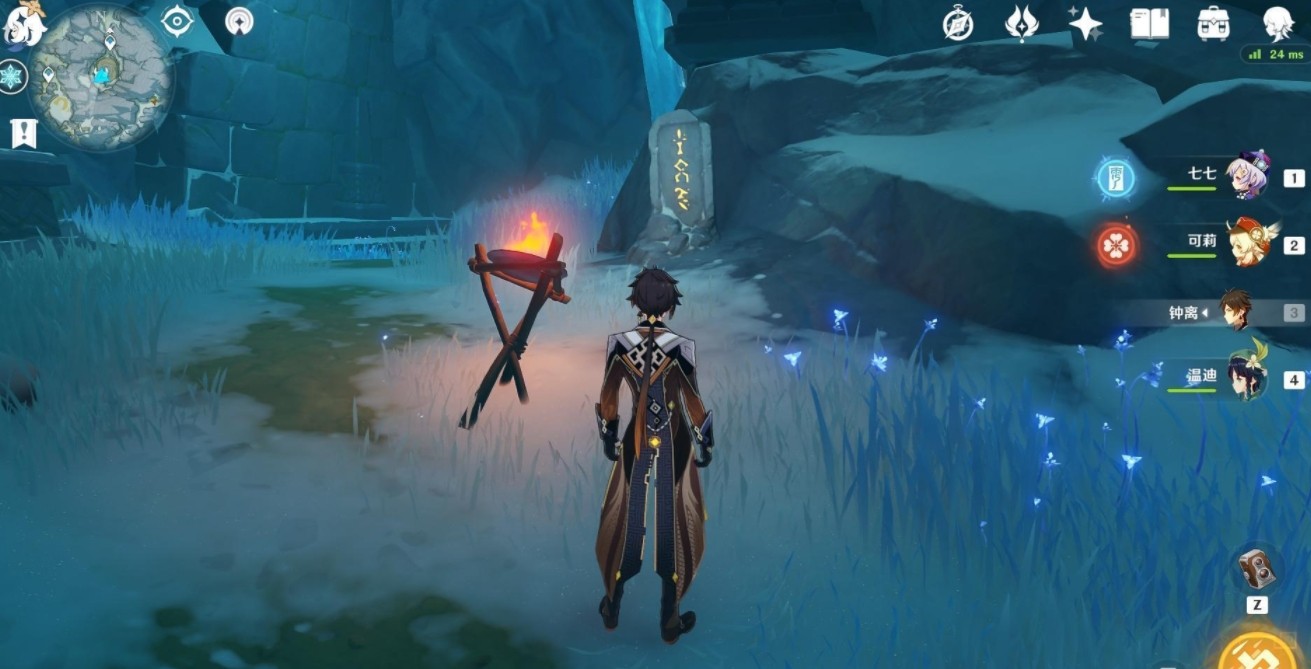This screenshot has height=669, width=1311.
Task: Open the circular minimap
Action: 100,76
